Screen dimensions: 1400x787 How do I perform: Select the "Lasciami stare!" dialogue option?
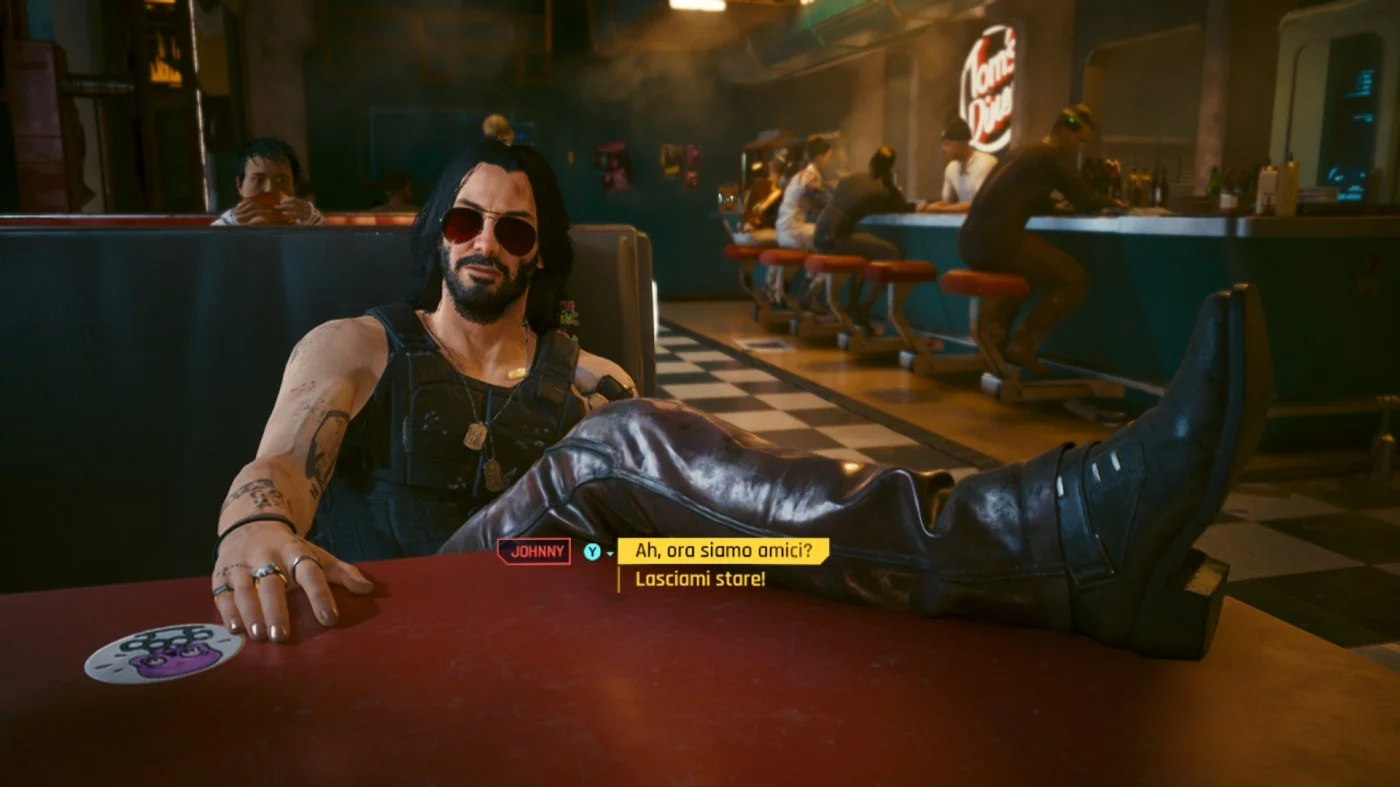point(700,579)
